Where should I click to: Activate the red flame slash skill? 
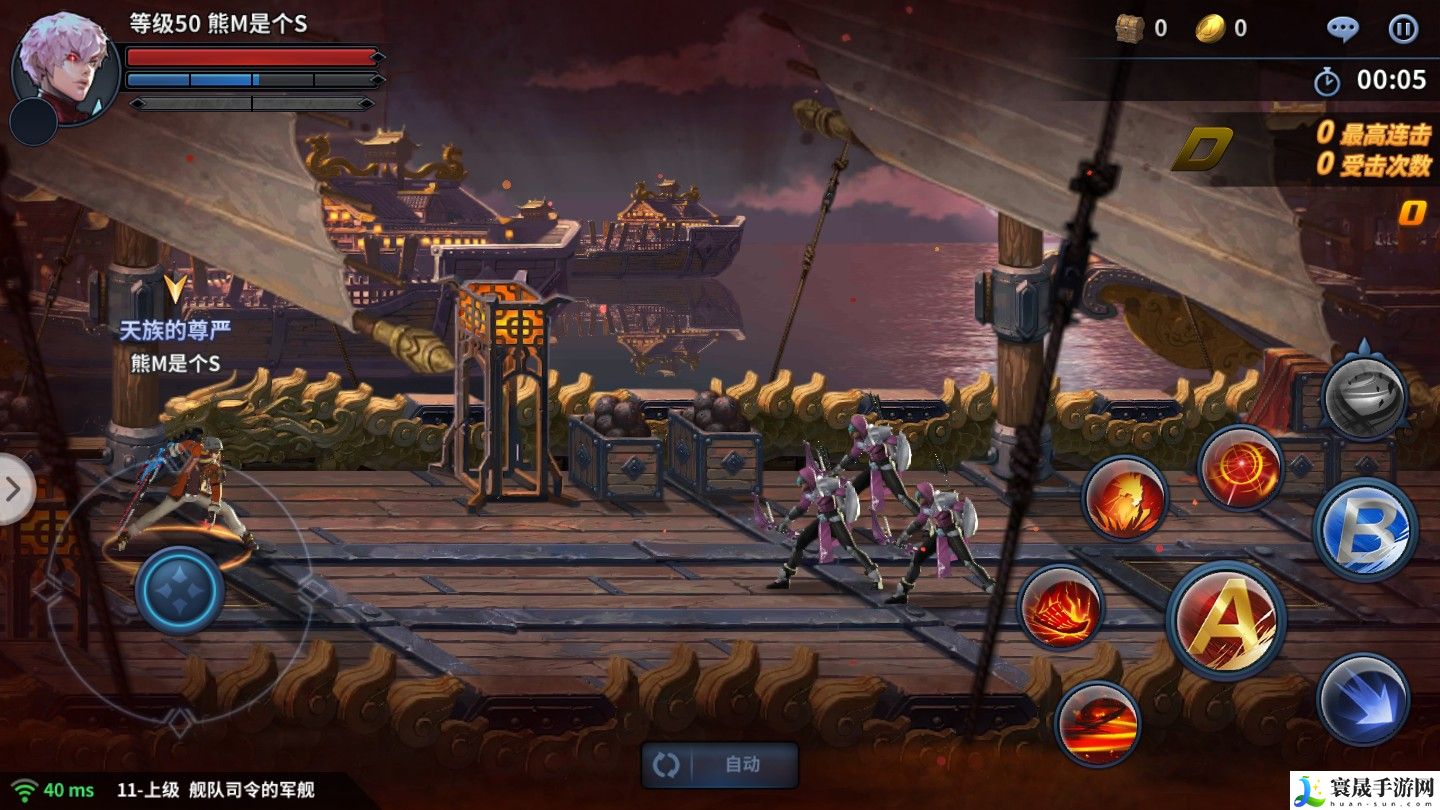click(x=1061, y=606)
